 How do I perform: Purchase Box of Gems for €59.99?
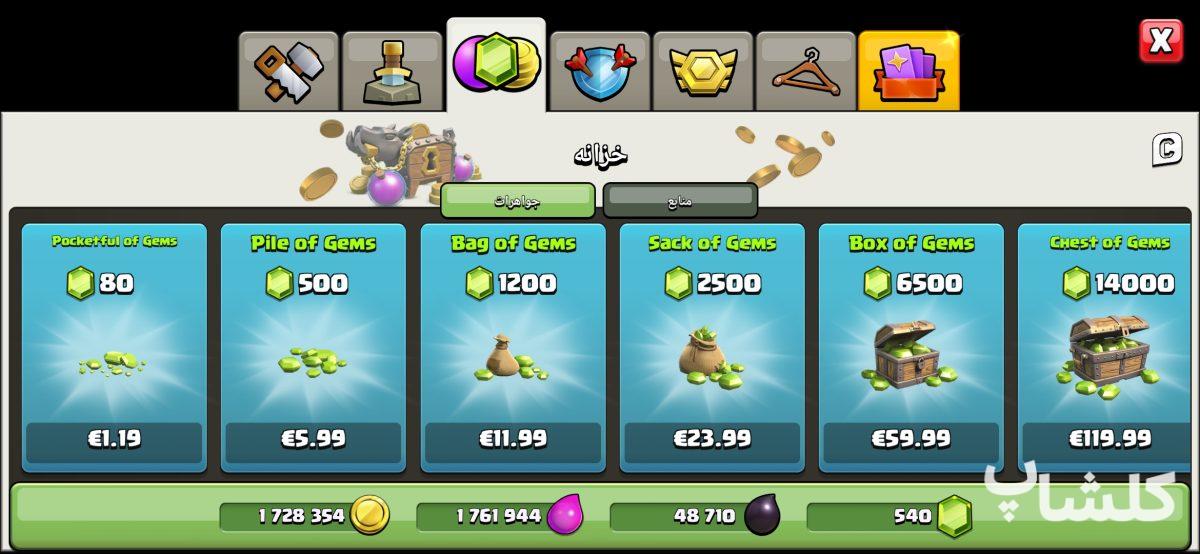(911, 439)
